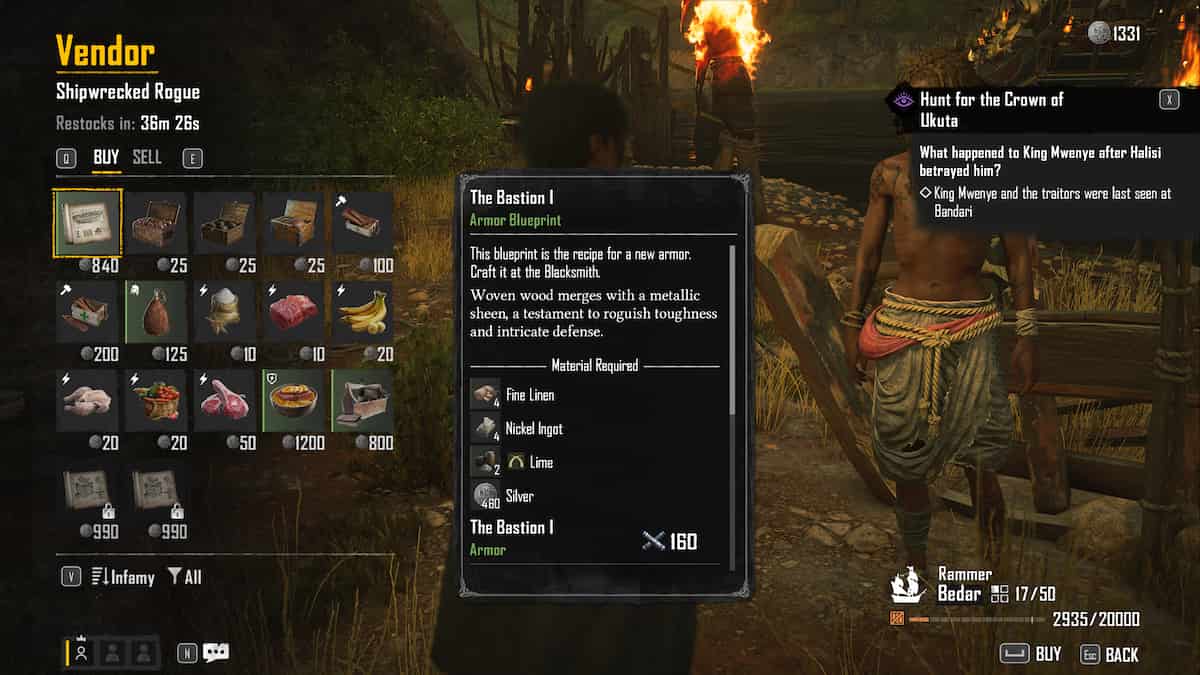Pick the bananas item in the shop
The image size is (1200, 675).
[362, 312]
